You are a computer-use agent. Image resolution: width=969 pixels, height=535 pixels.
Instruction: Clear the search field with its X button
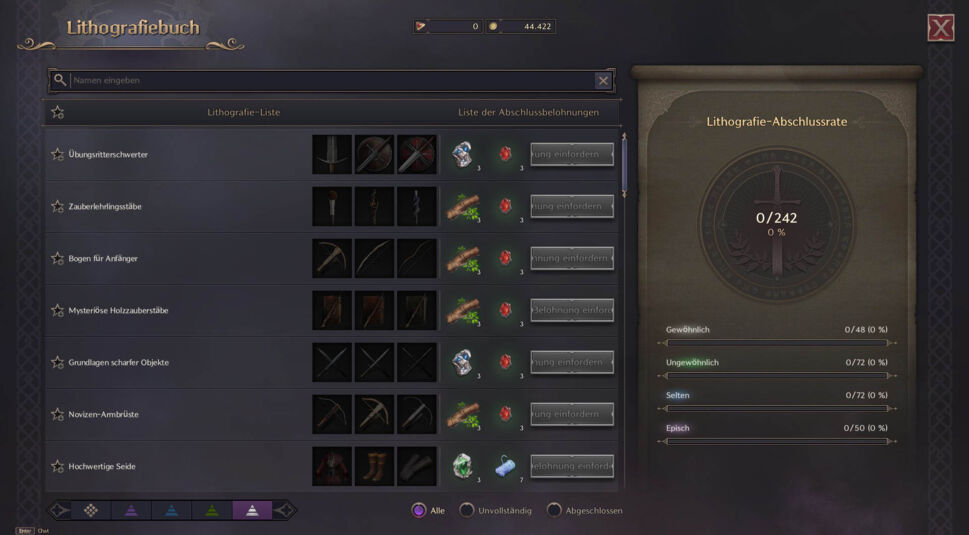coord(603,81)
